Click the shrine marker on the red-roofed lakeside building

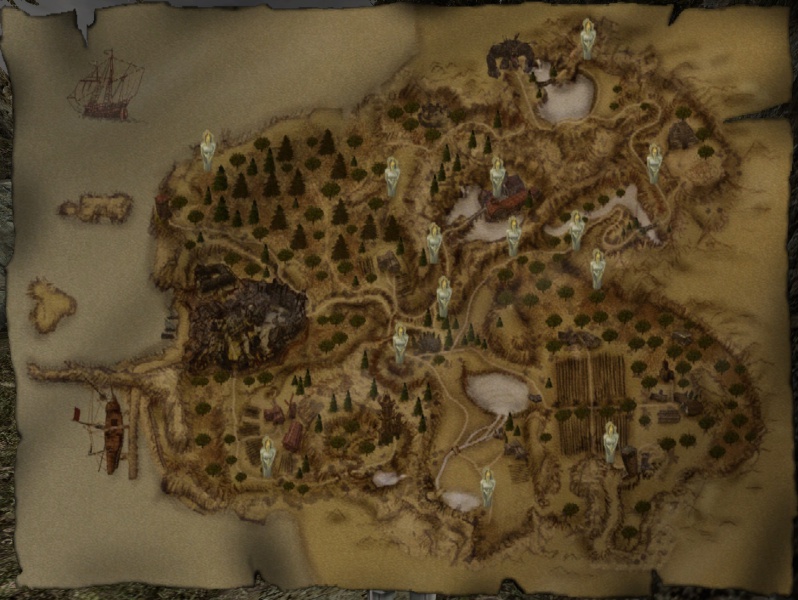click(497, 177)
